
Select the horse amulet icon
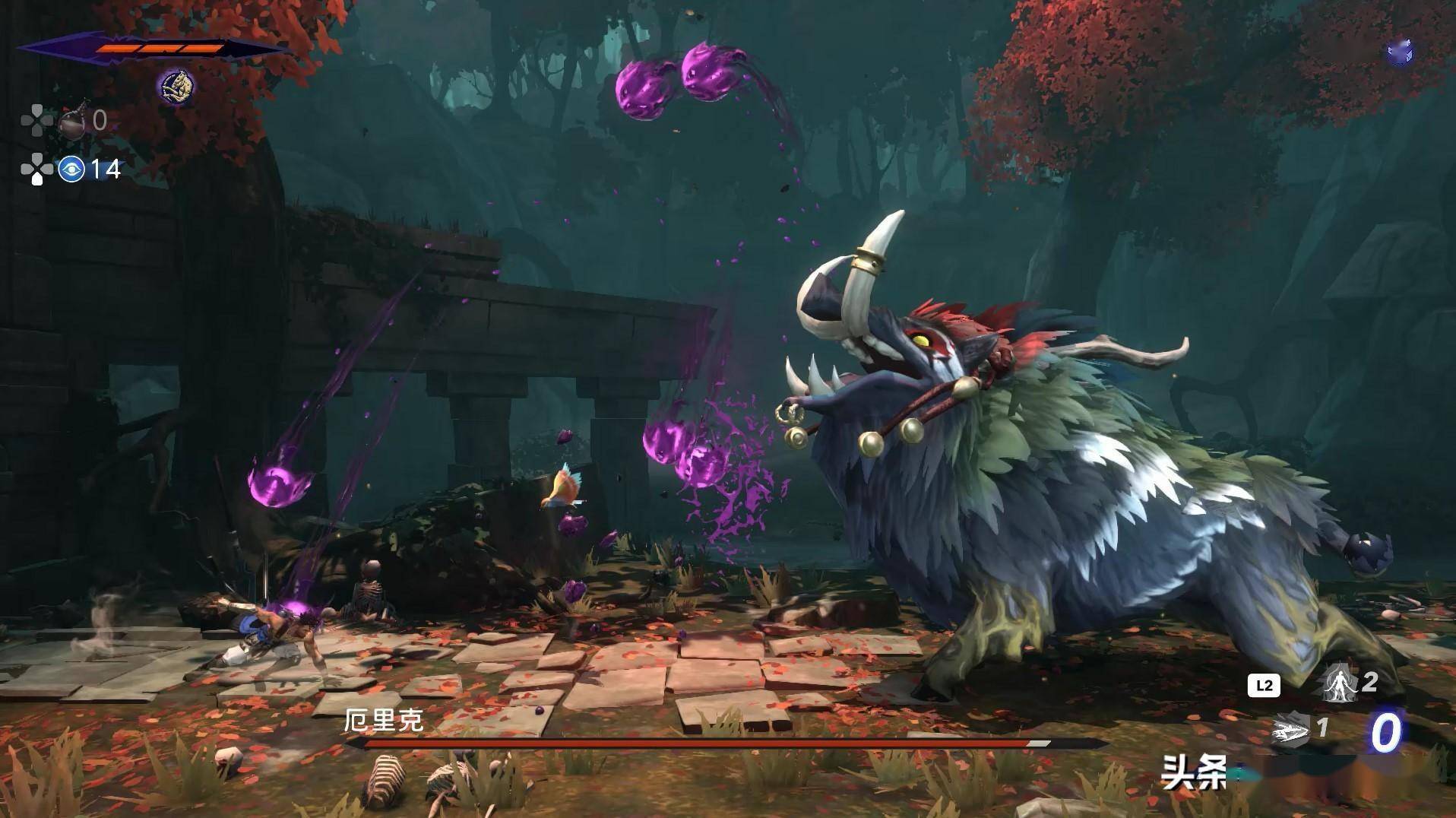coord(176,85)
